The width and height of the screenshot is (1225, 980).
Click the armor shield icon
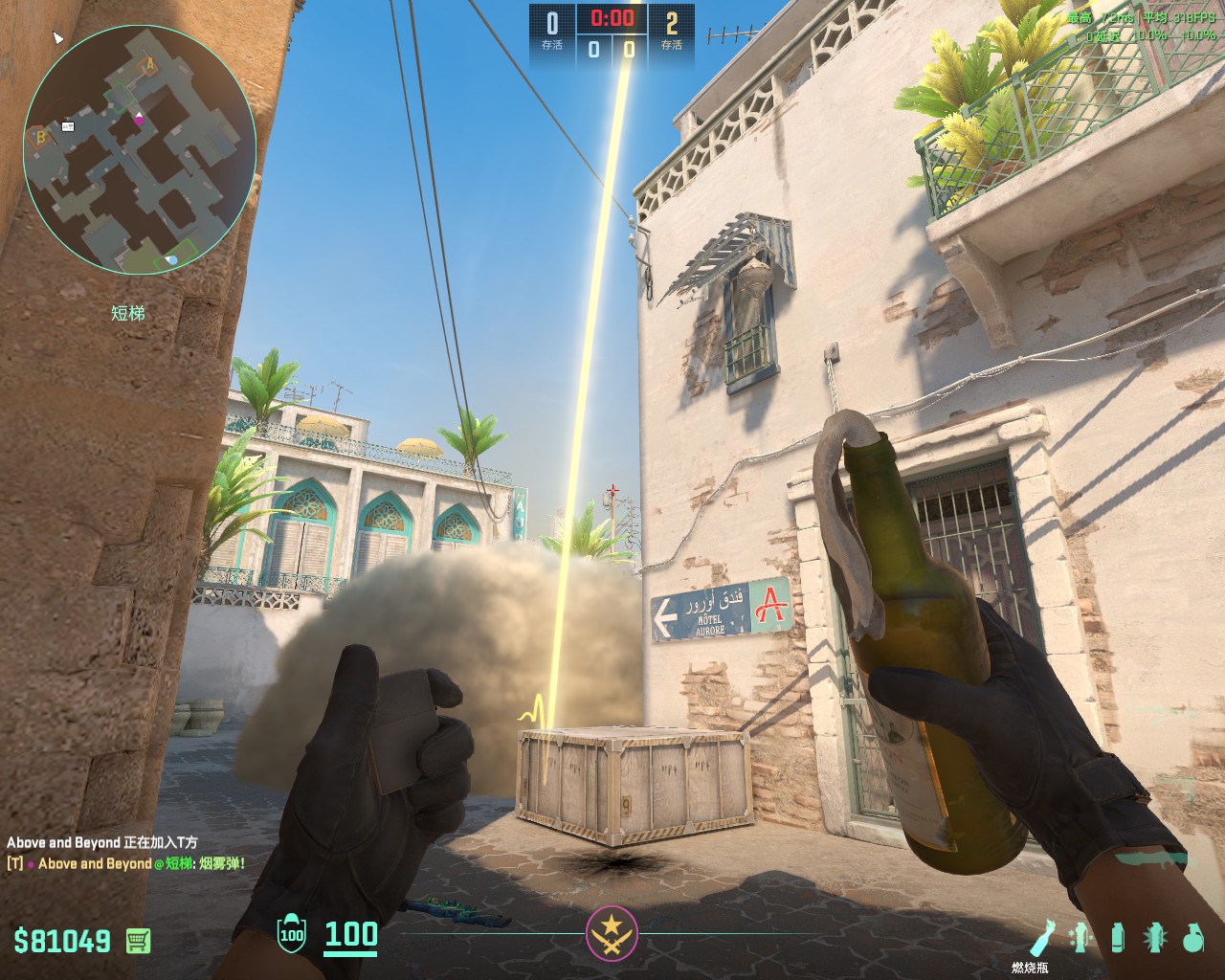point(291,933)
